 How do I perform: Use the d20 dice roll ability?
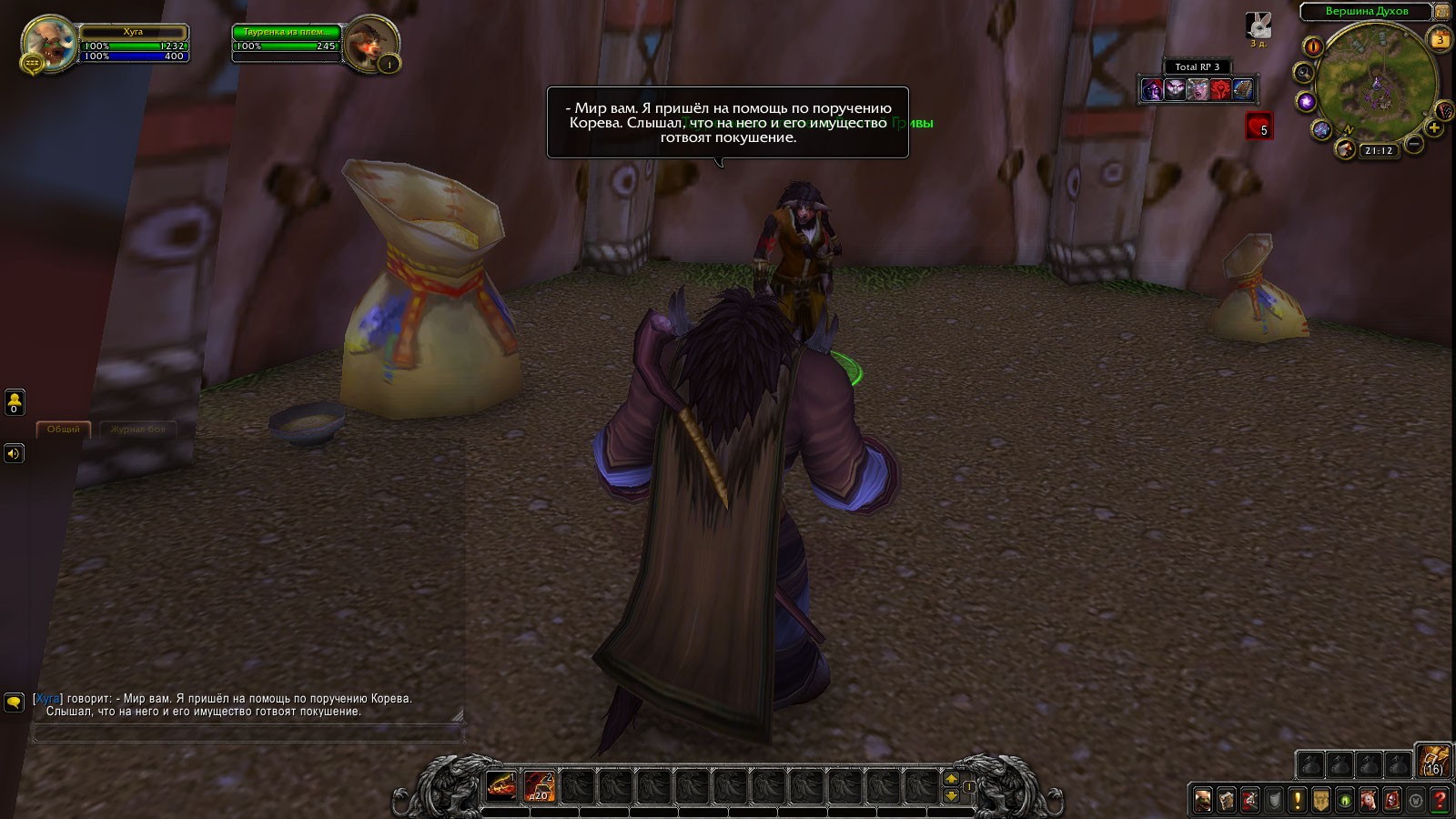pos(540,785)
